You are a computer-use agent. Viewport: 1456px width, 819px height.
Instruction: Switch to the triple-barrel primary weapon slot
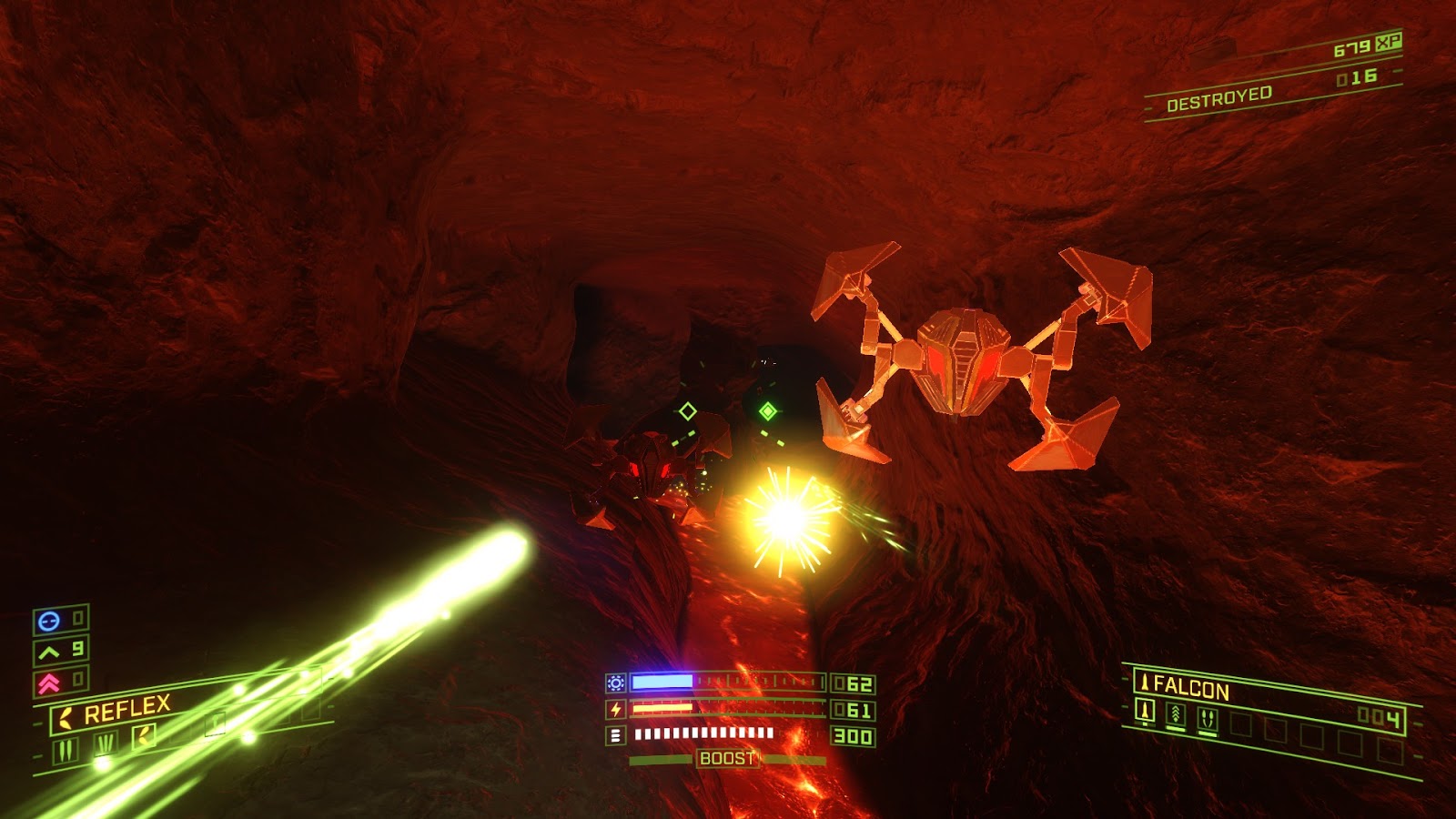[105, 743]
